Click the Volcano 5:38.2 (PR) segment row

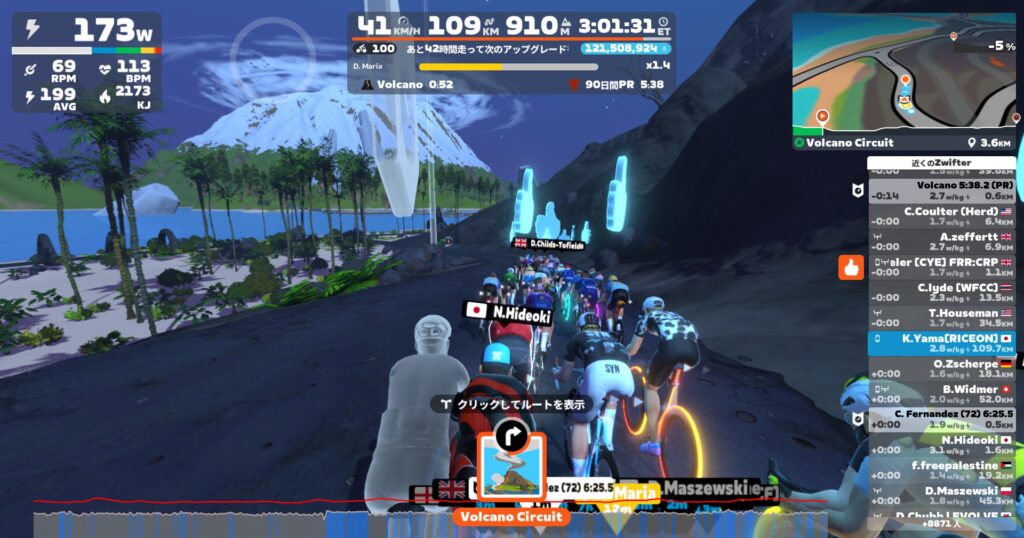[940, 191]
